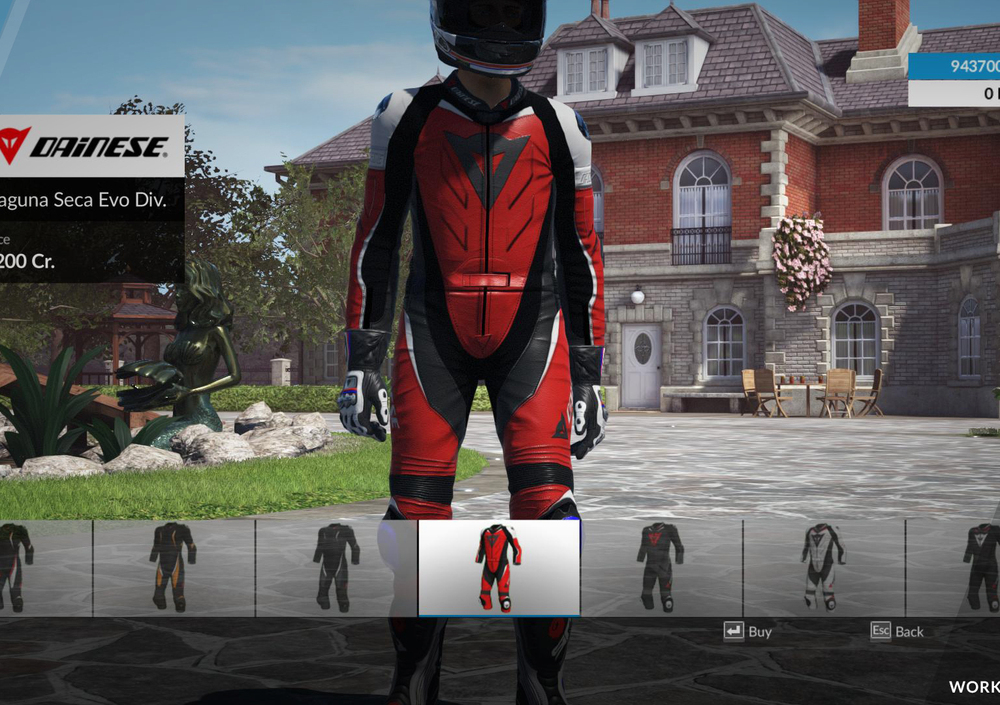Select the black and orange suit thumbnail
1000x705 pixels.
173,567
